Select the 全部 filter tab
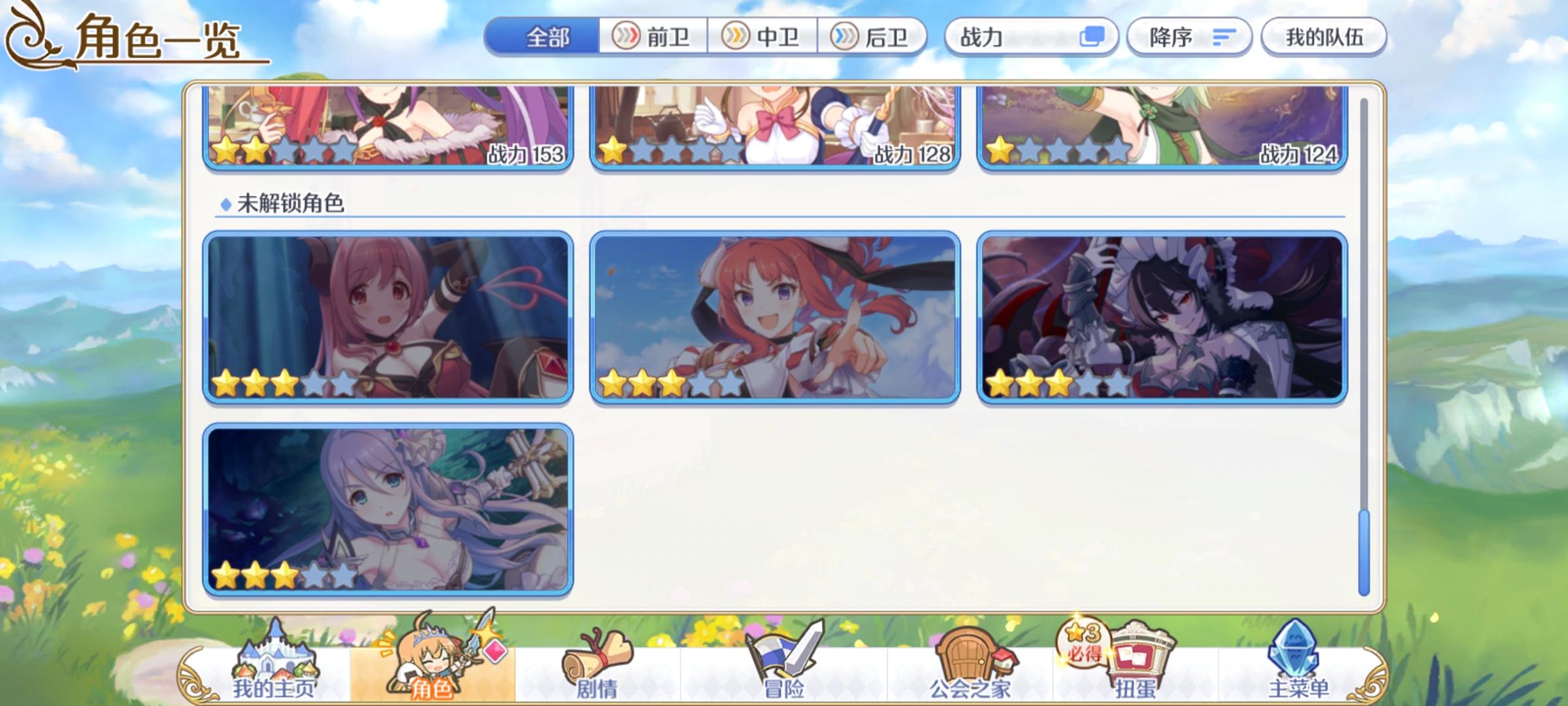Screen dimensions: 1568x706 (546, 37)
